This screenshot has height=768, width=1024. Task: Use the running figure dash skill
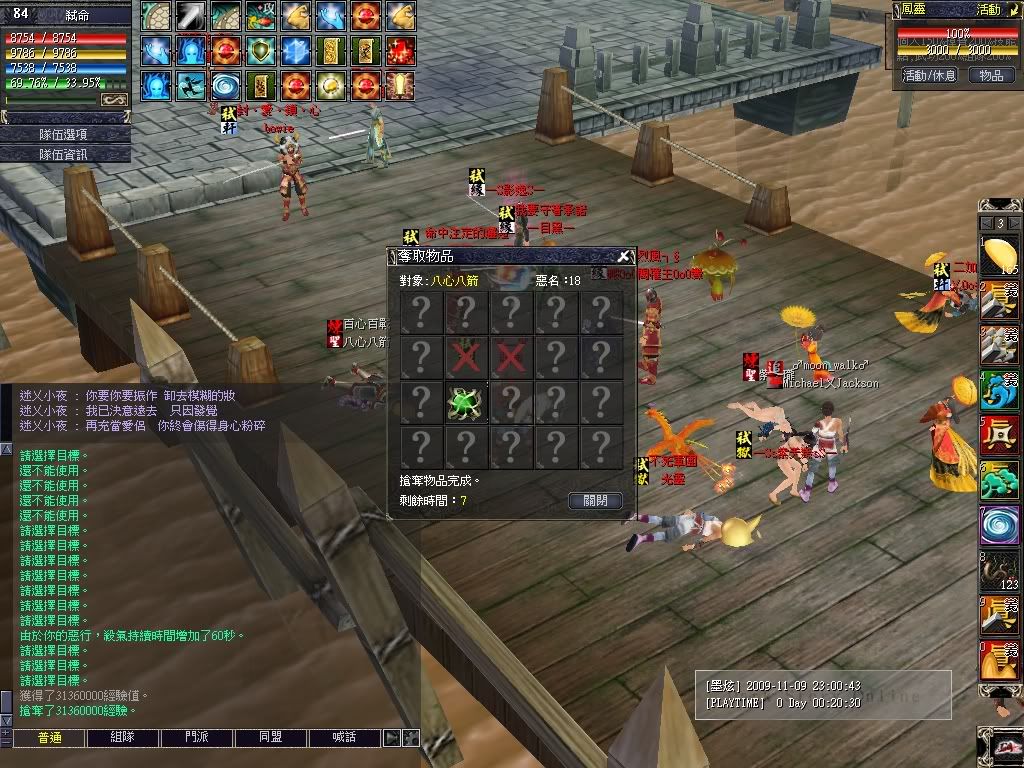click(x=191, y=85)
